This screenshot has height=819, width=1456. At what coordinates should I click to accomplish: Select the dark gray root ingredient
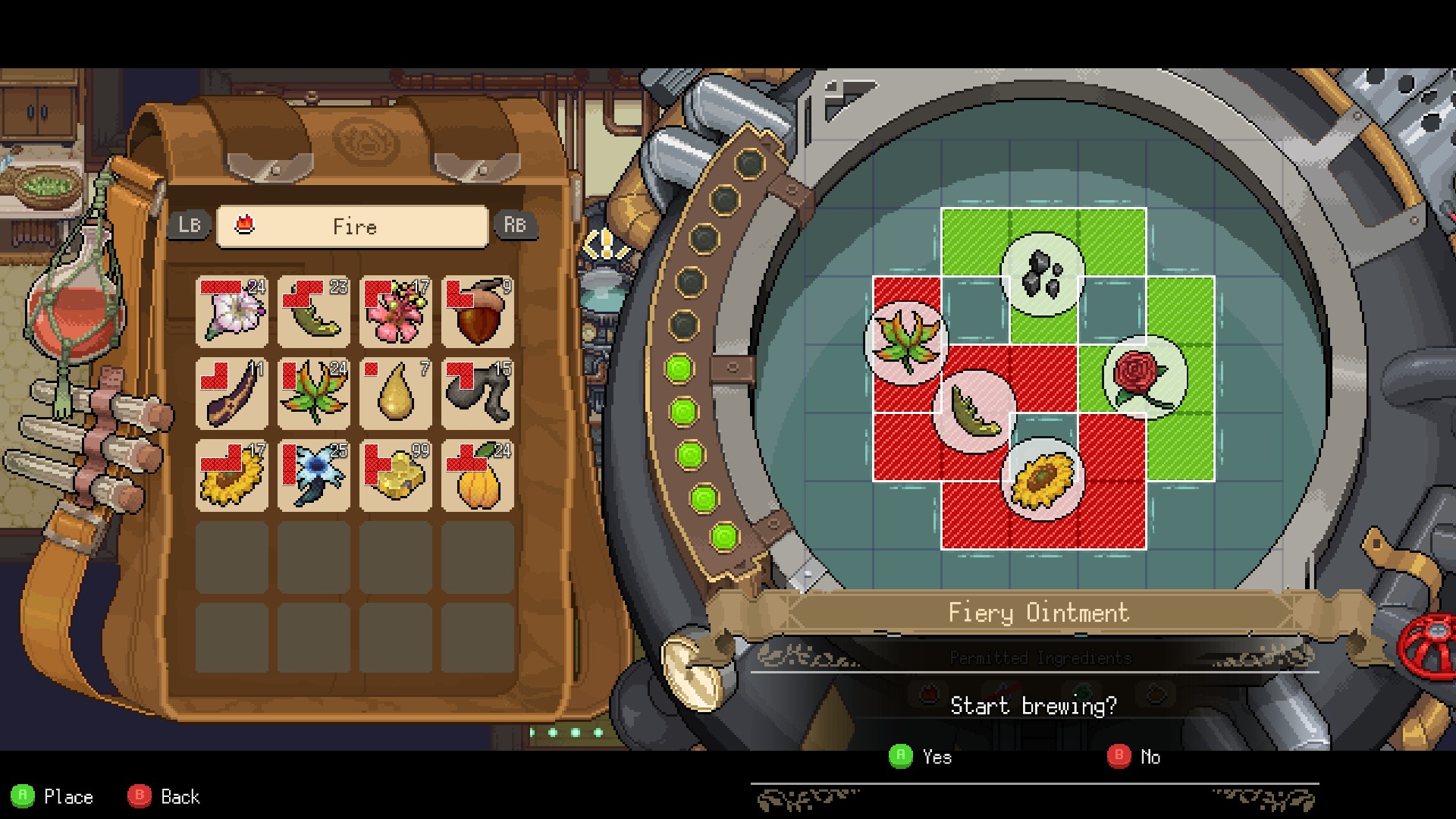point(478,394)
